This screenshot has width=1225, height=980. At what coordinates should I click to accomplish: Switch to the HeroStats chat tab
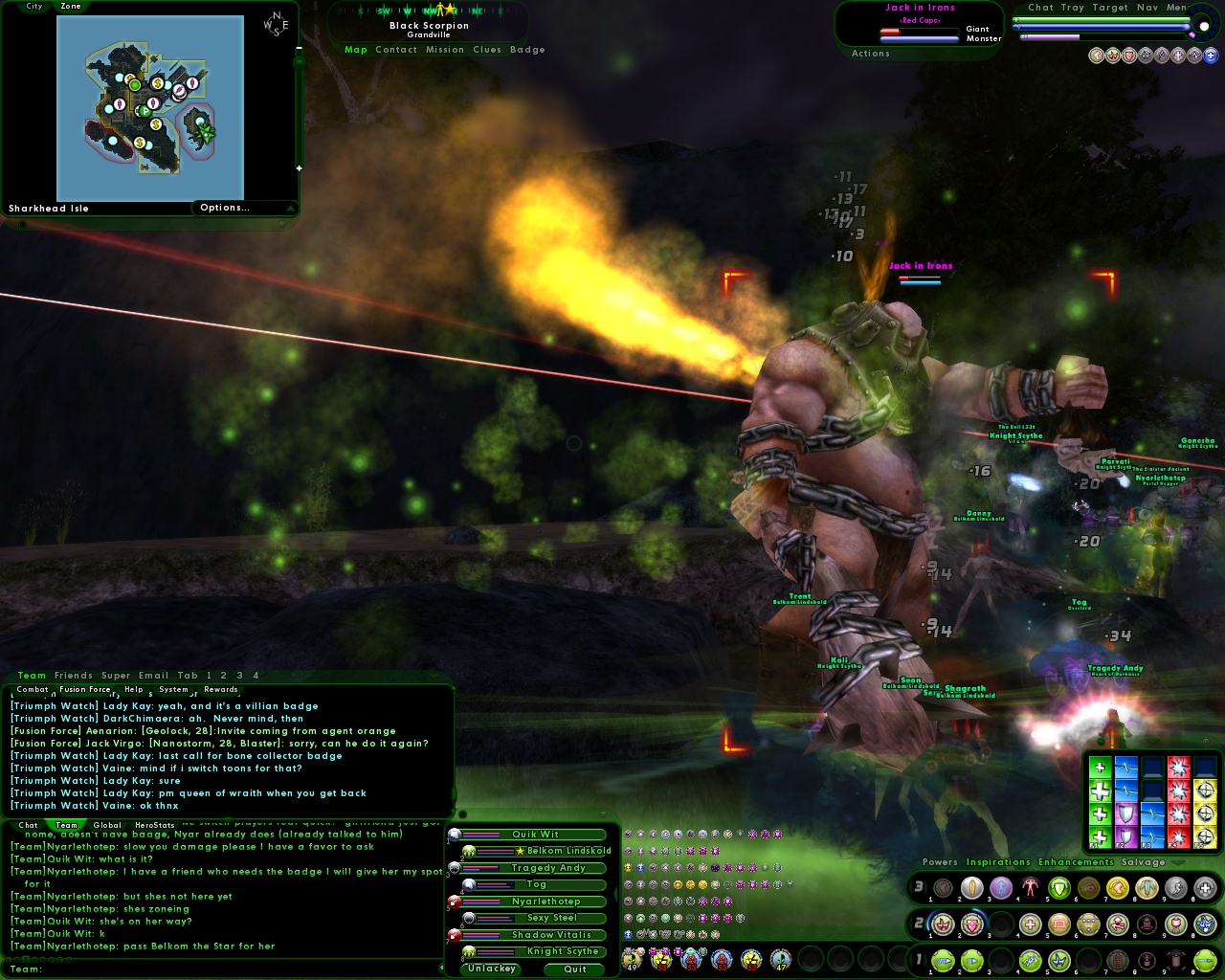tap(155, 825)
